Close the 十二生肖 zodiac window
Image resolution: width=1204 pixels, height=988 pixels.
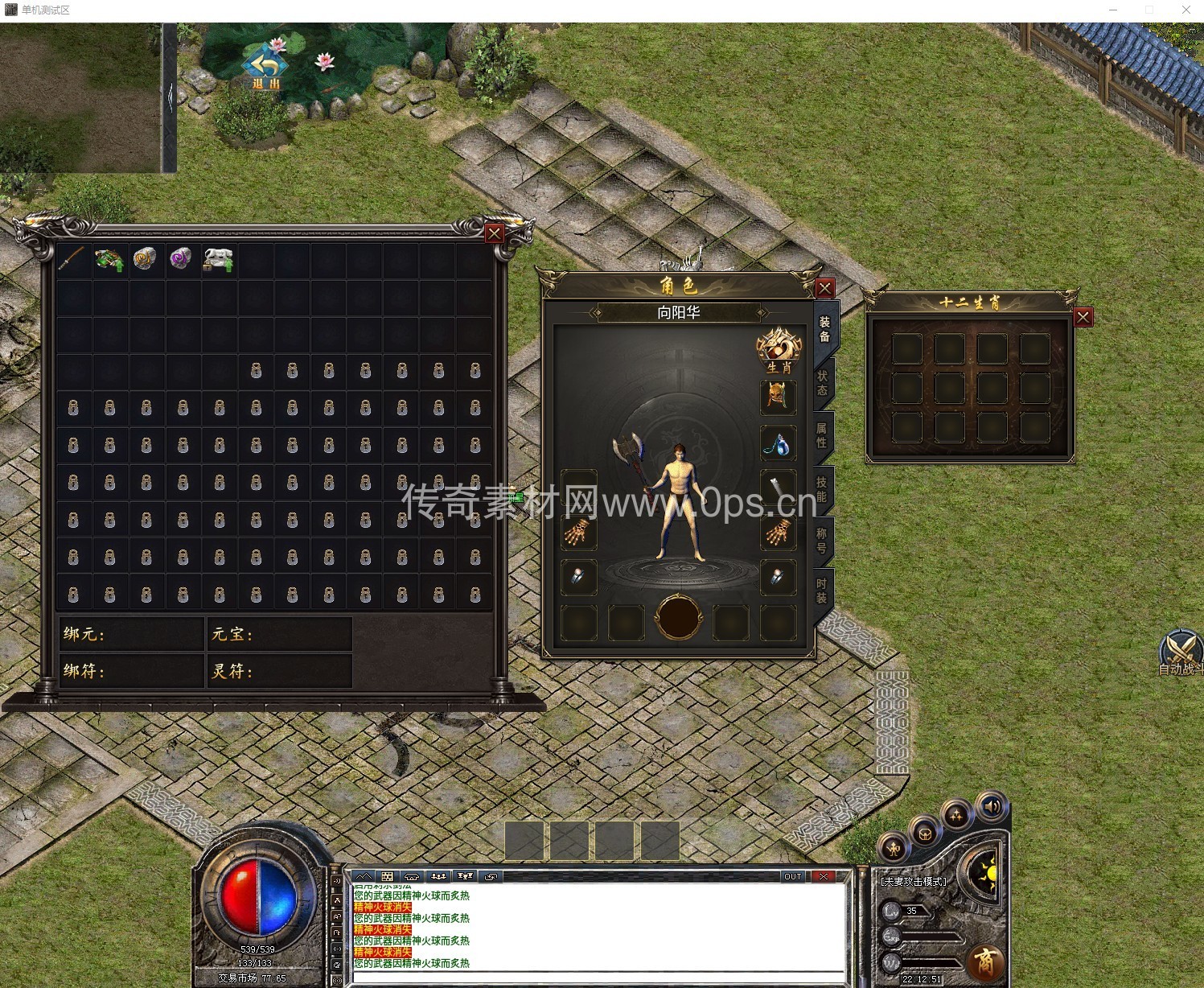click(x=1083, y=317)
